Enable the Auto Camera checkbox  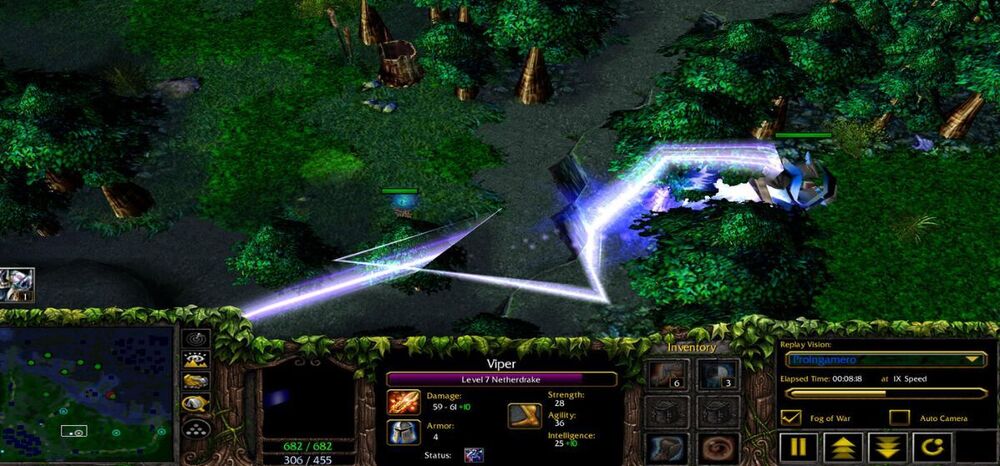pyautogui.click(x=899, y=417)
